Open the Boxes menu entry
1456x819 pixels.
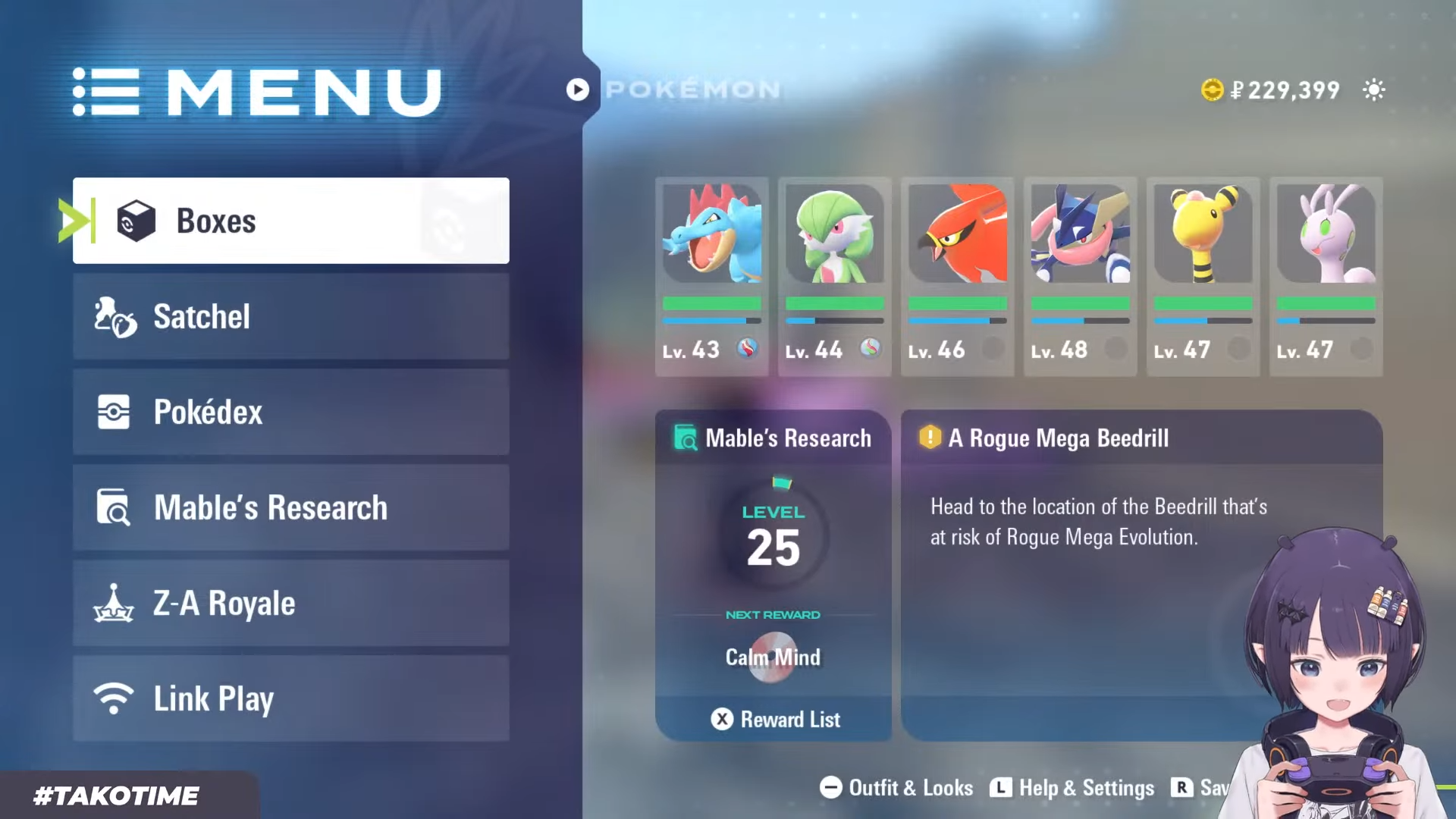[290, 221]
